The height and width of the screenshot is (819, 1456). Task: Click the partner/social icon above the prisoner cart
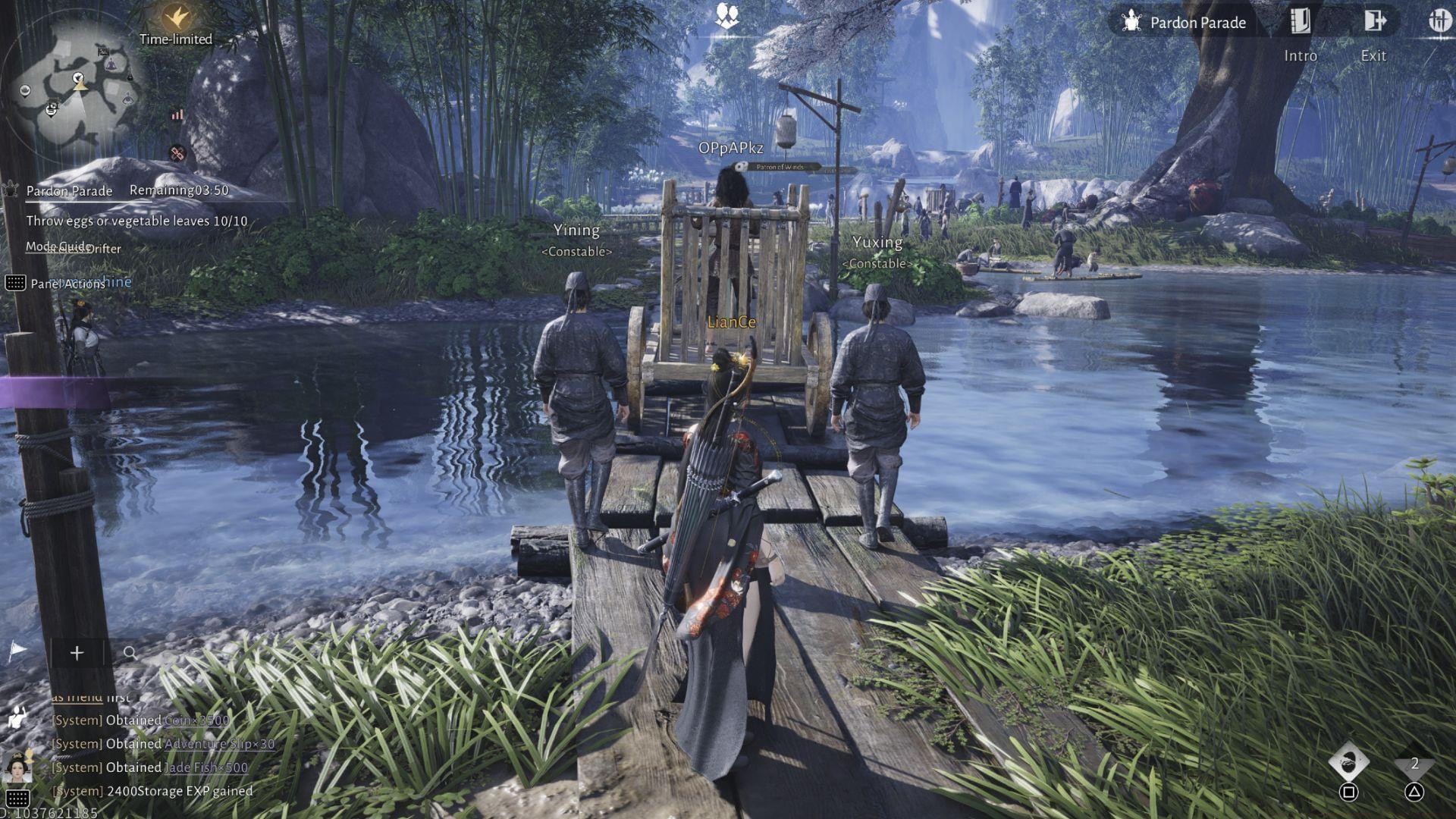pyautogui.click(x=726, y=14)
